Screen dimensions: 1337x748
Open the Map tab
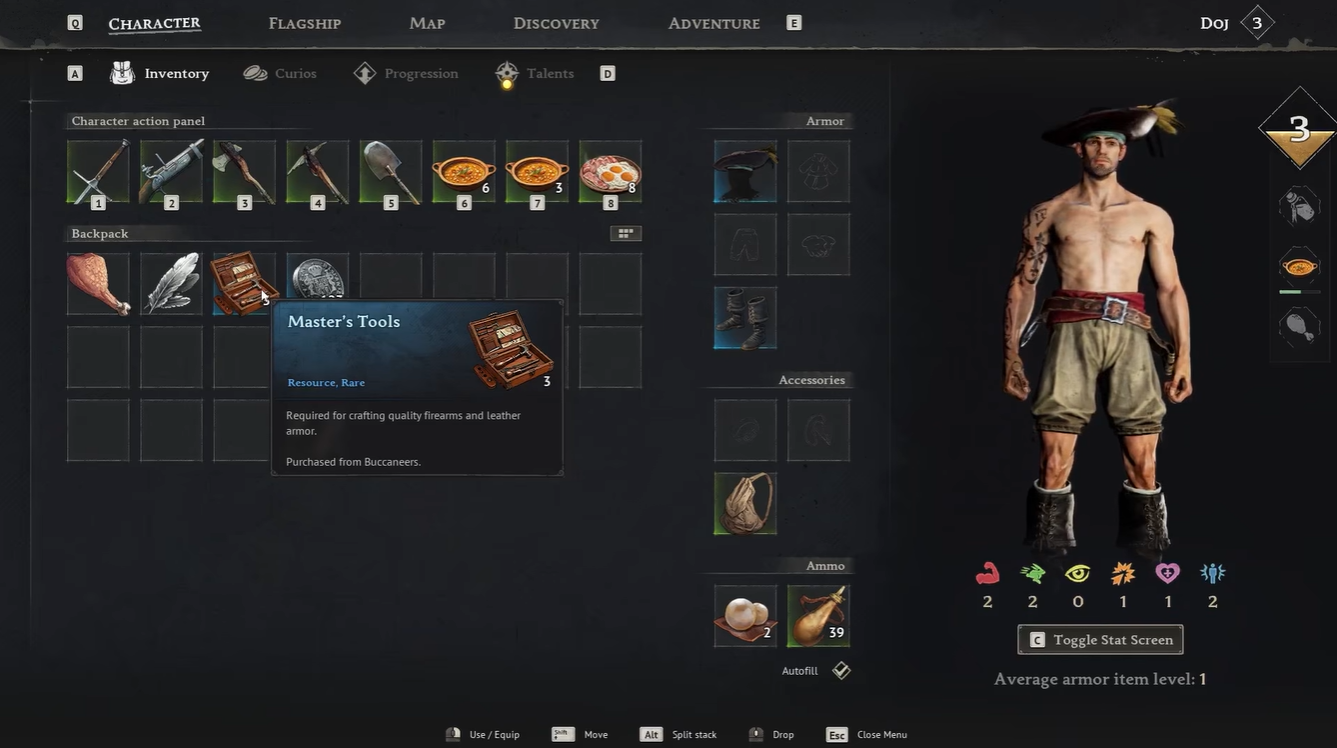coord(427,23)
